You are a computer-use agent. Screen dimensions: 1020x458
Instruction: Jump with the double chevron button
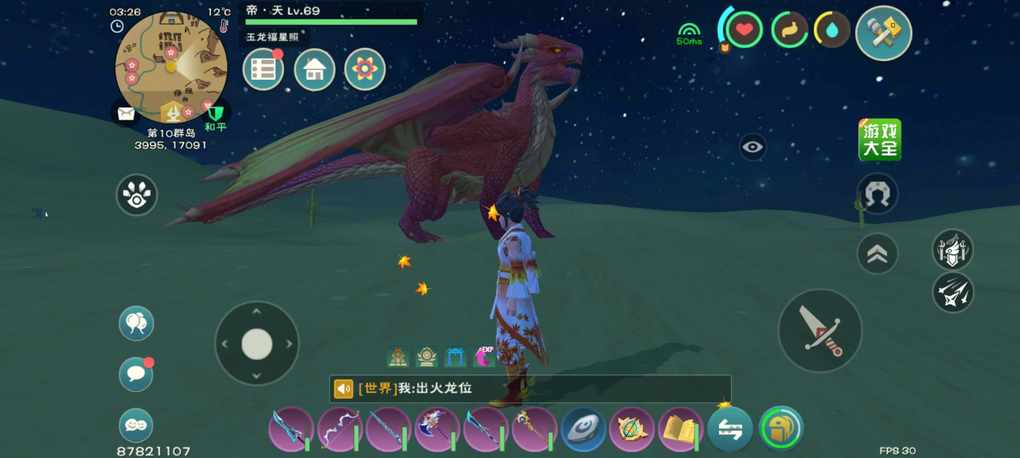877,253
